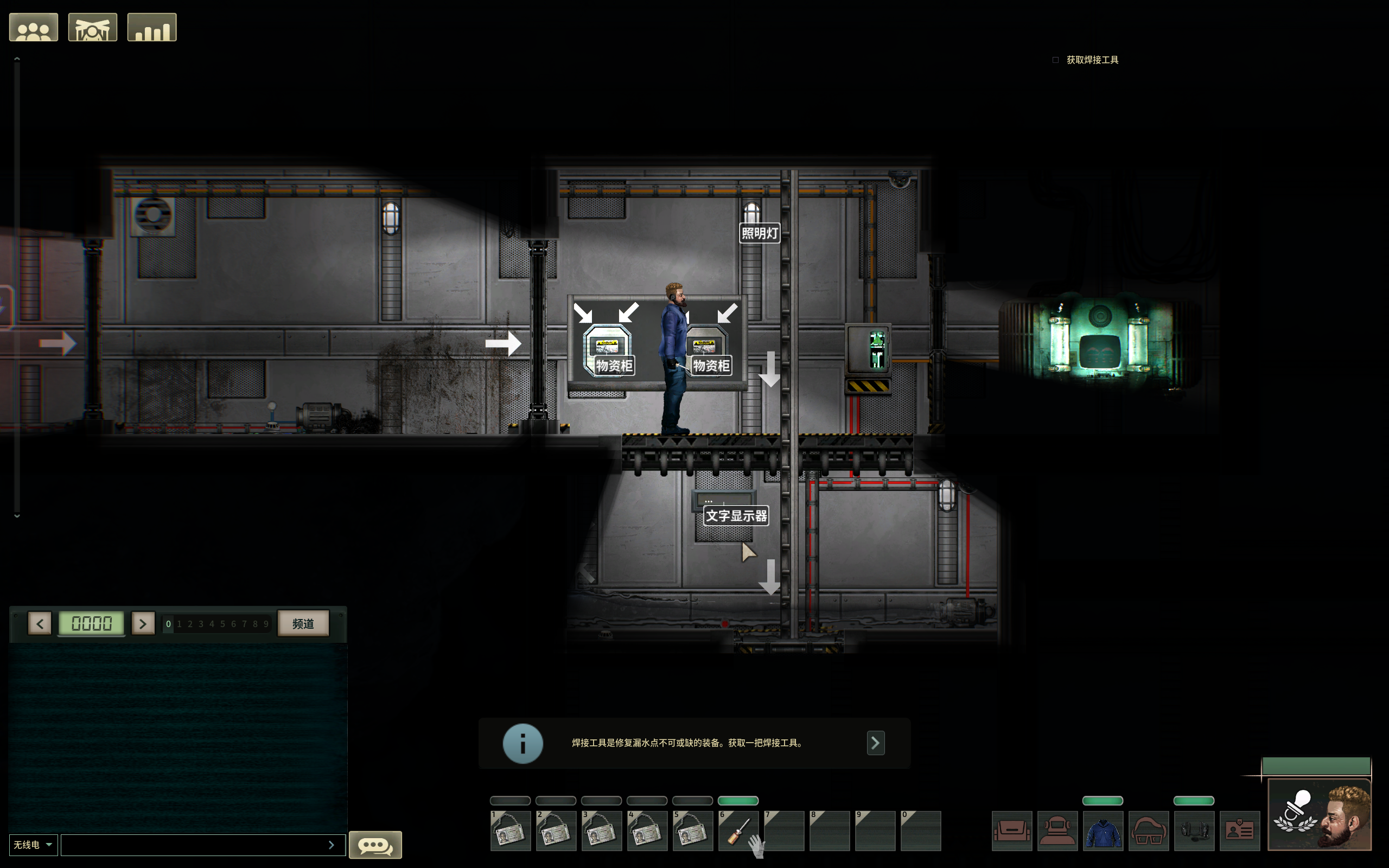This screenshot has width=1389, height=868.
Task: Open the crew management panel
Action: pos(33,27)
